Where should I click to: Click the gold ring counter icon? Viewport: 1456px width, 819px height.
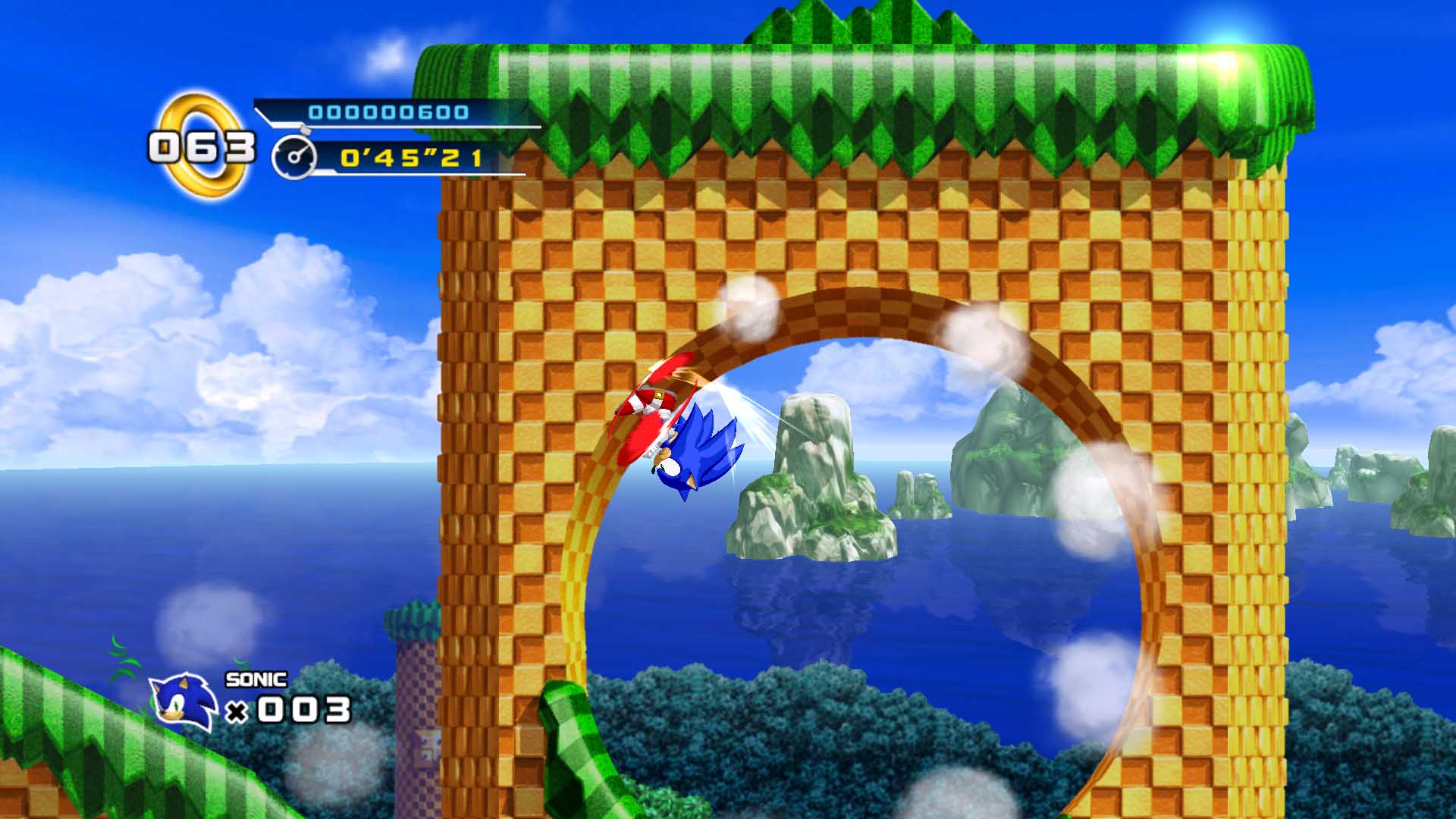tap(203, 146)
